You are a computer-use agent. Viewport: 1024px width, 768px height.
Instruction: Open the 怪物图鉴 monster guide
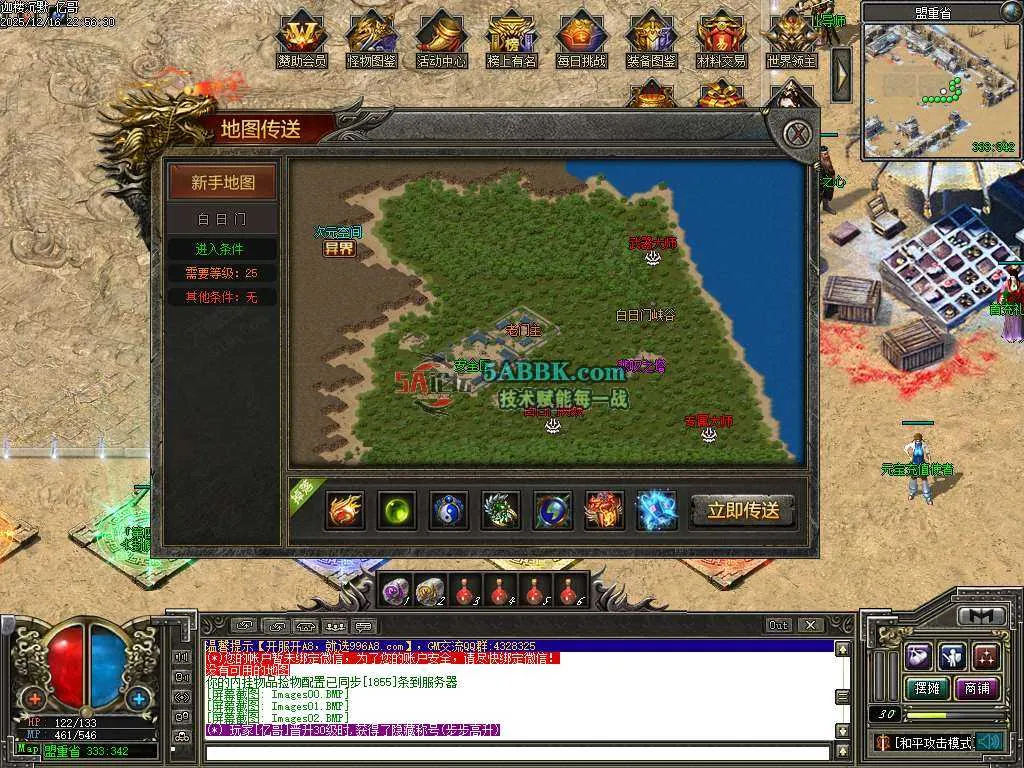[x=371, y=38]
